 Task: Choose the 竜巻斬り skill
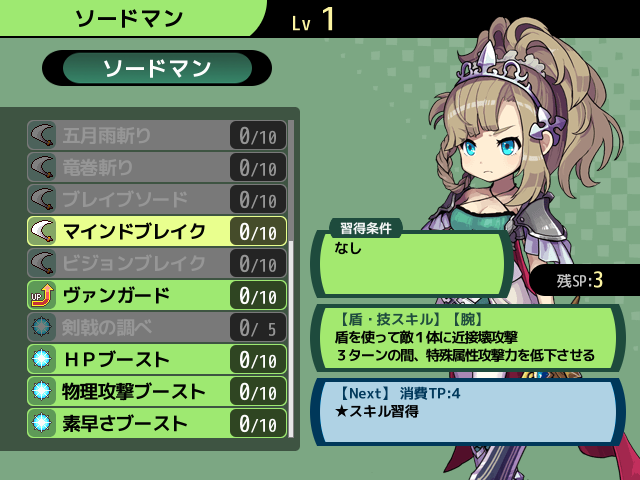pos(156,167)
